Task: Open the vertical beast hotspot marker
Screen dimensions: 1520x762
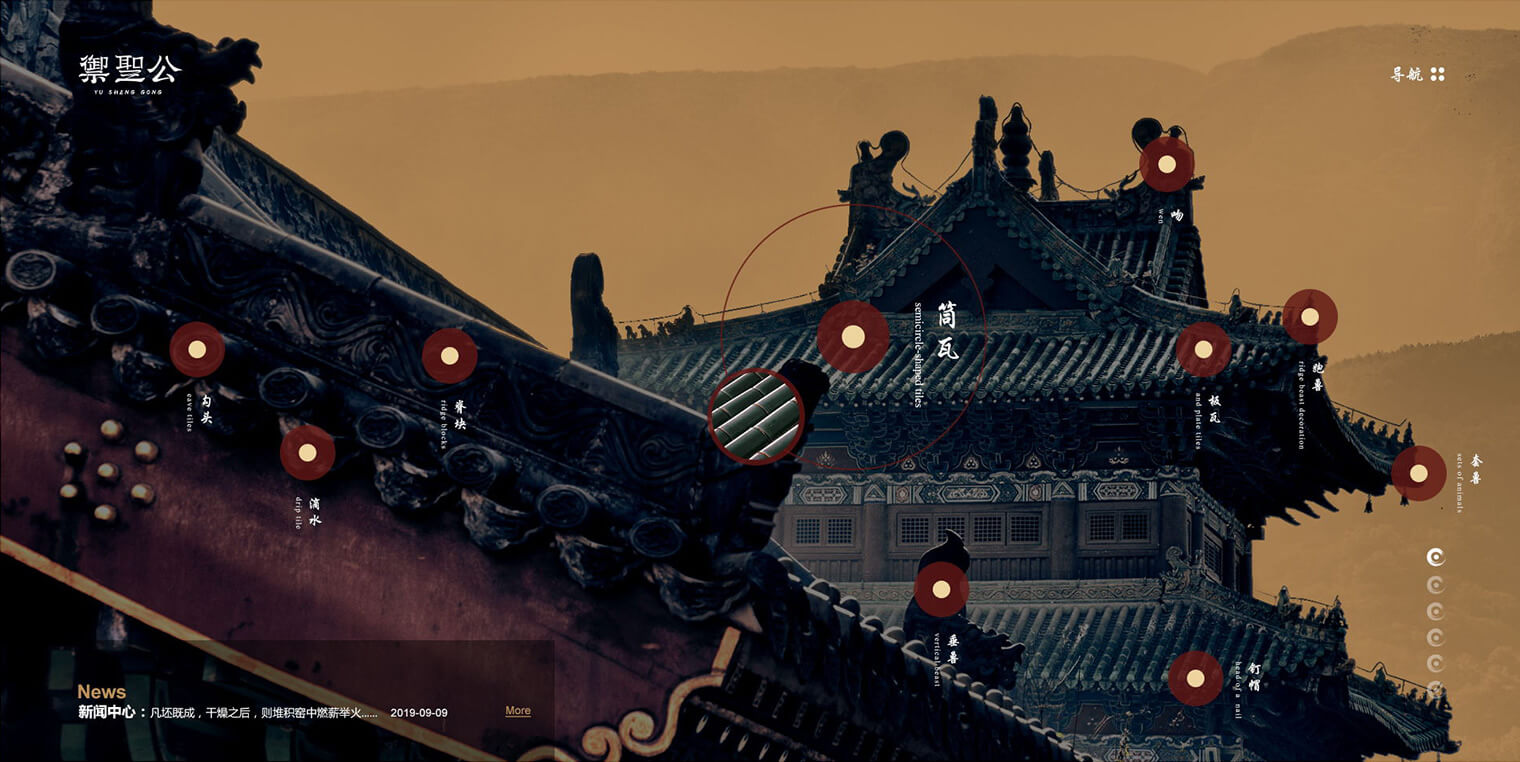Action: 941,589
